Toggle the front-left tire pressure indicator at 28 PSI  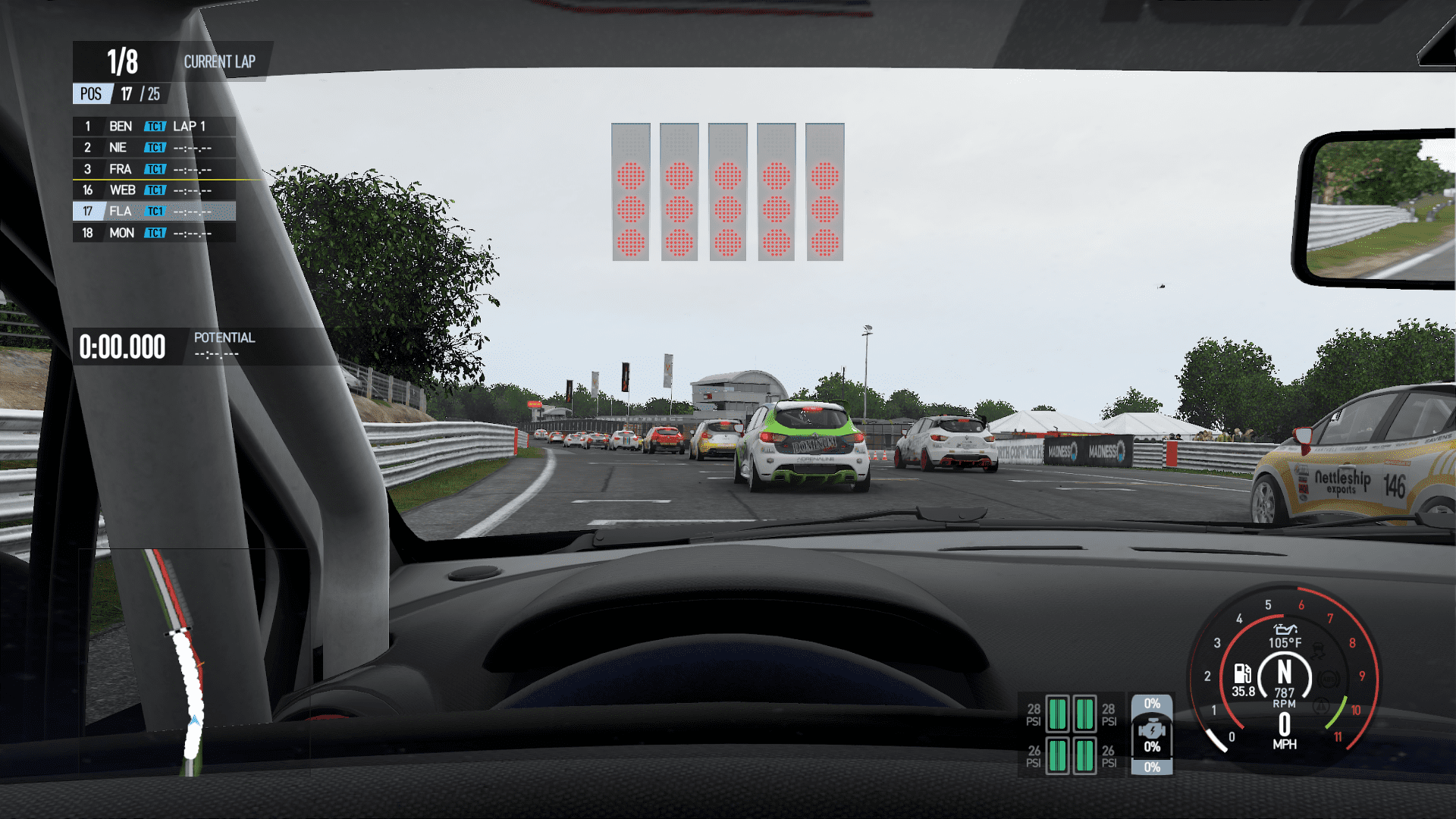(1057, 714)
